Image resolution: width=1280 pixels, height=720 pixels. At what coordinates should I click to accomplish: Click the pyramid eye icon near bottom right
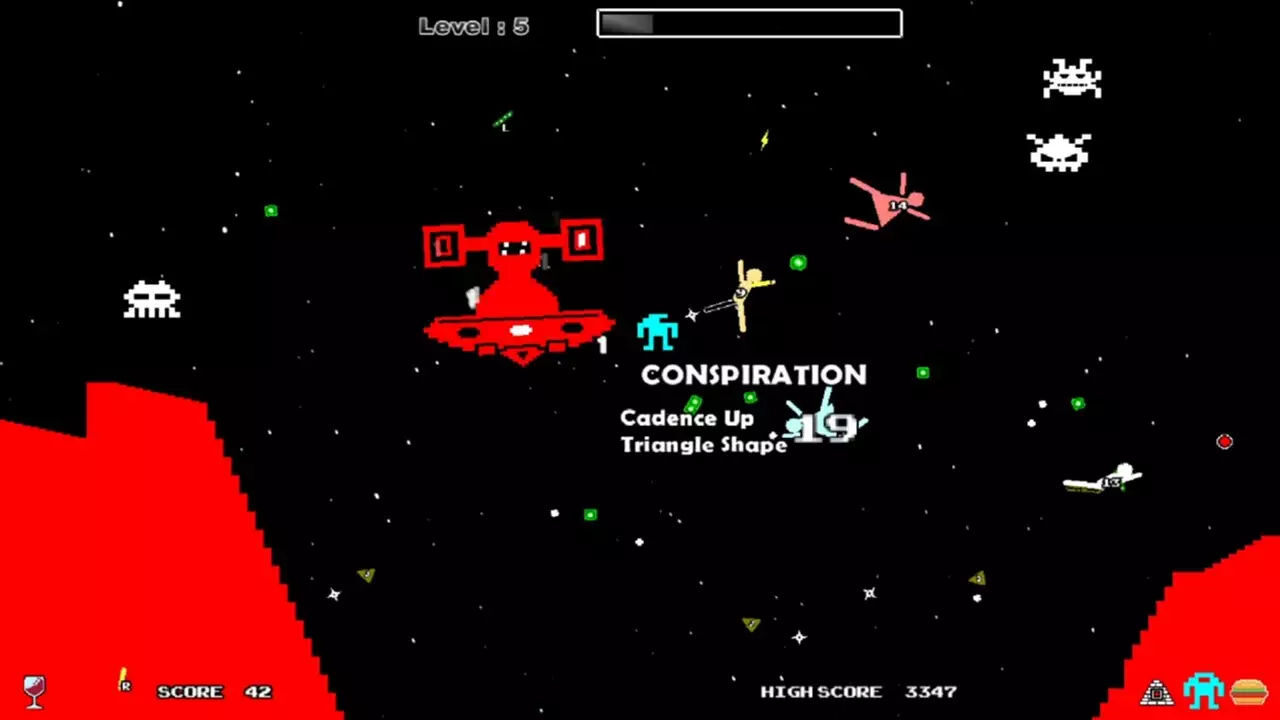pos(1156,690)
